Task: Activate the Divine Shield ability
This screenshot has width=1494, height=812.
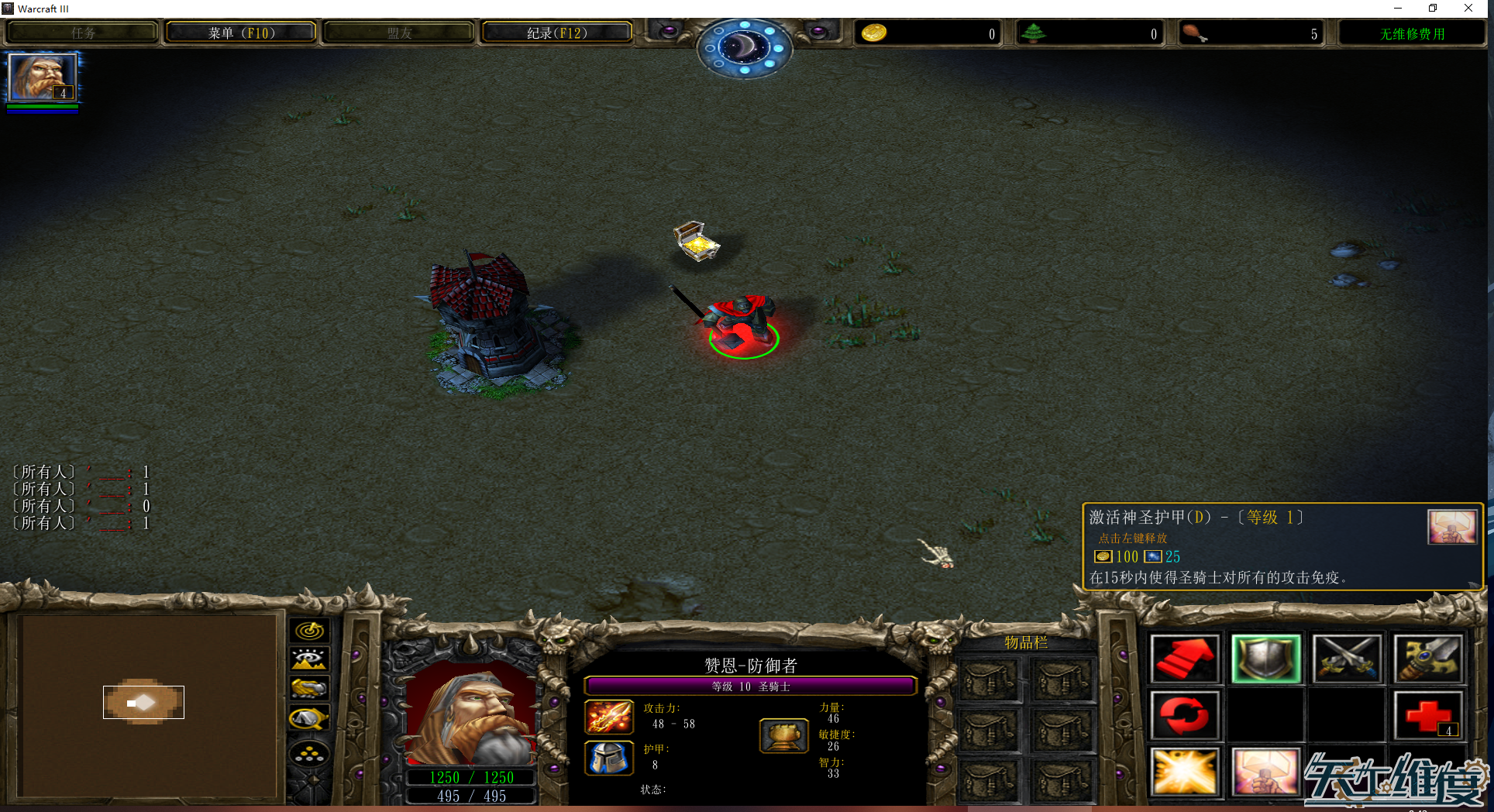Action: (x=1265, y=772)
